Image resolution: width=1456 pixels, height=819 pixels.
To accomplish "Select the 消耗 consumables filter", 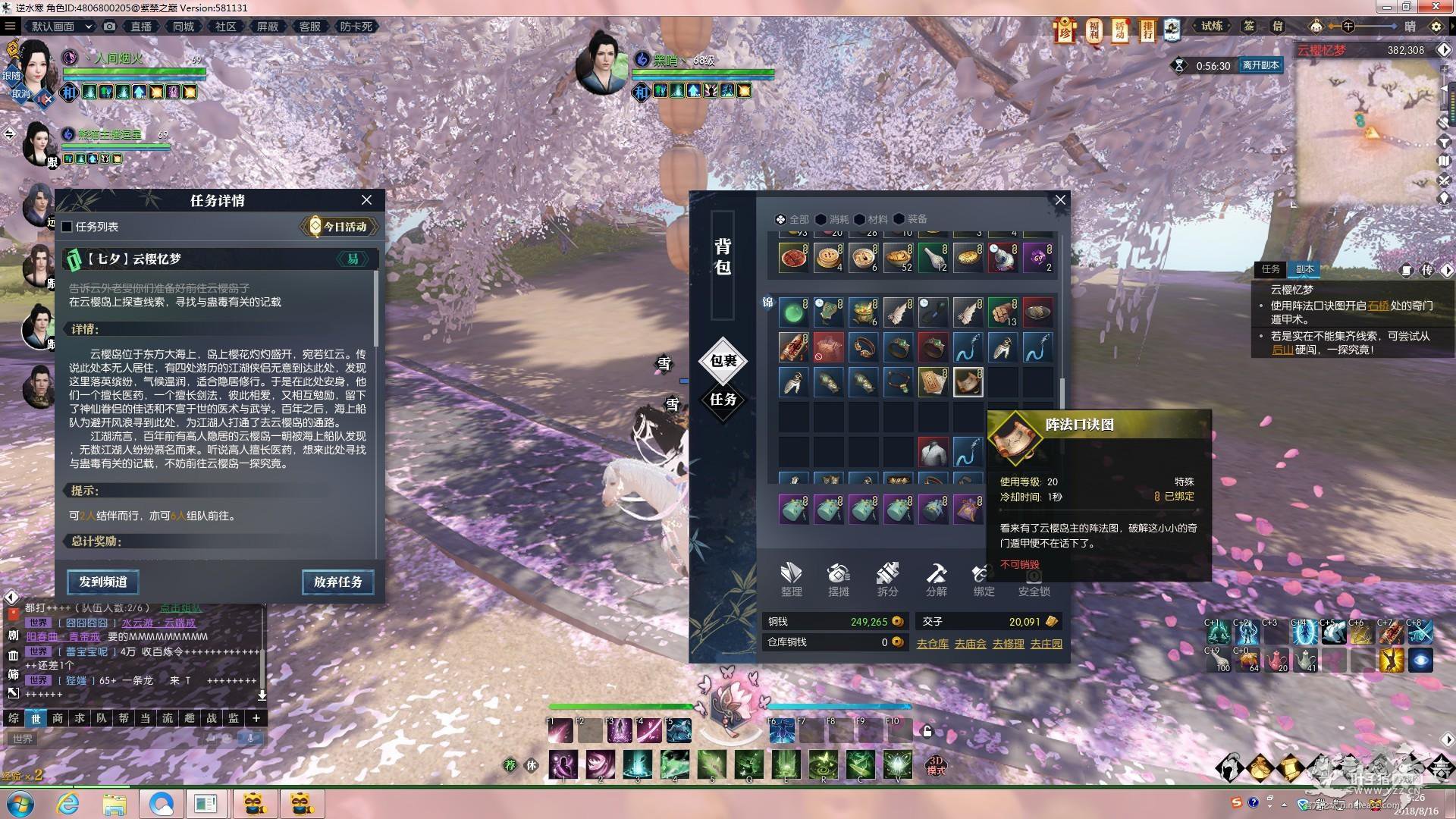I will [x=832, y=219].
